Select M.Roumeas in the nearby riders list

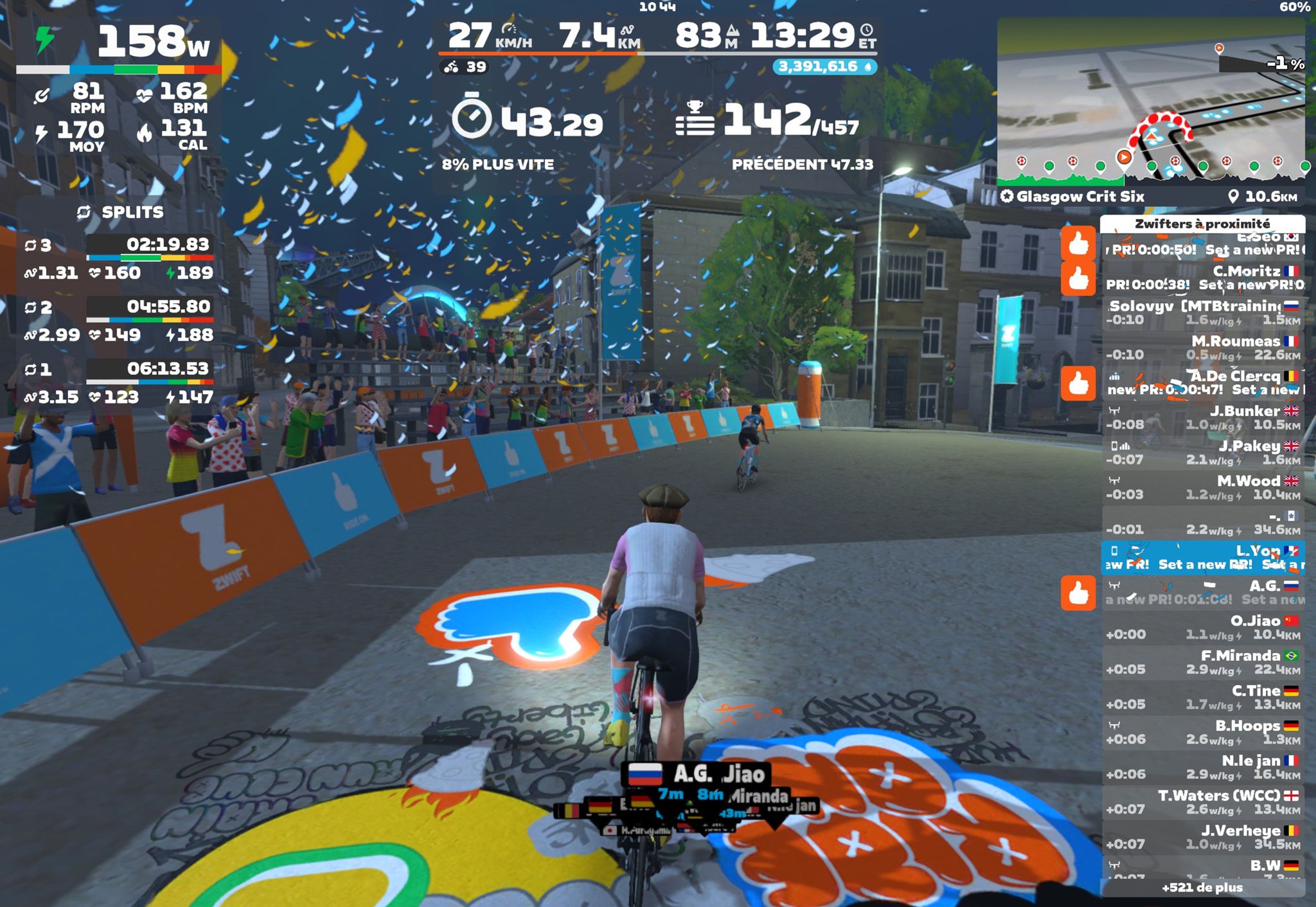[x=1202, y=348]
